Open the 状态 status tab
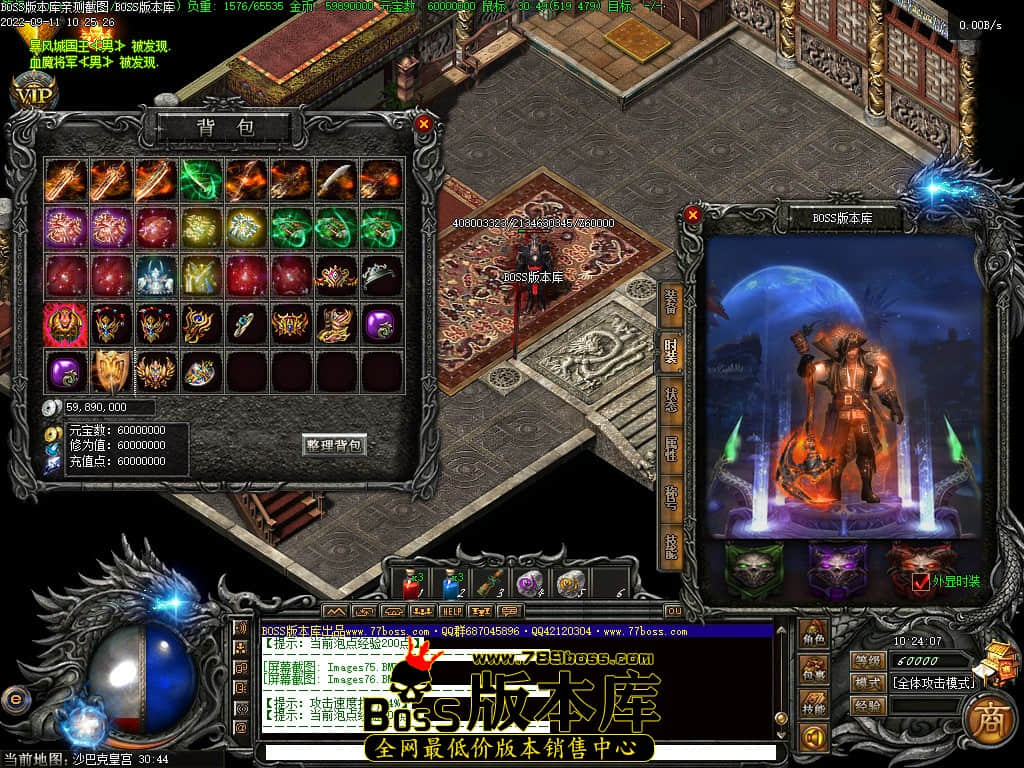1024x768 pixels. pos(670,400)
